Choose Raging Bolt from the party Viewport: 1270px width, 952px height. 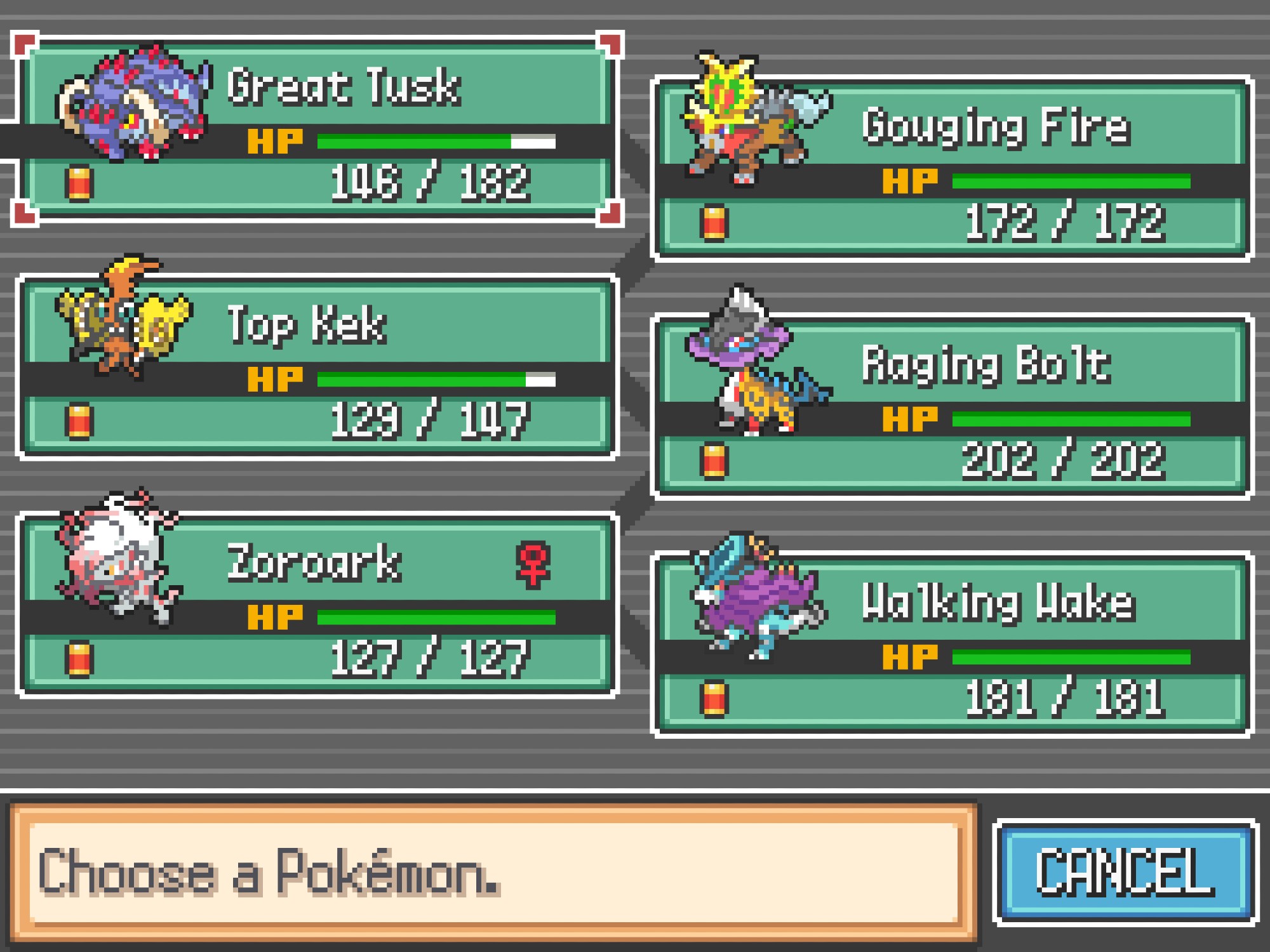coord(951,406)
